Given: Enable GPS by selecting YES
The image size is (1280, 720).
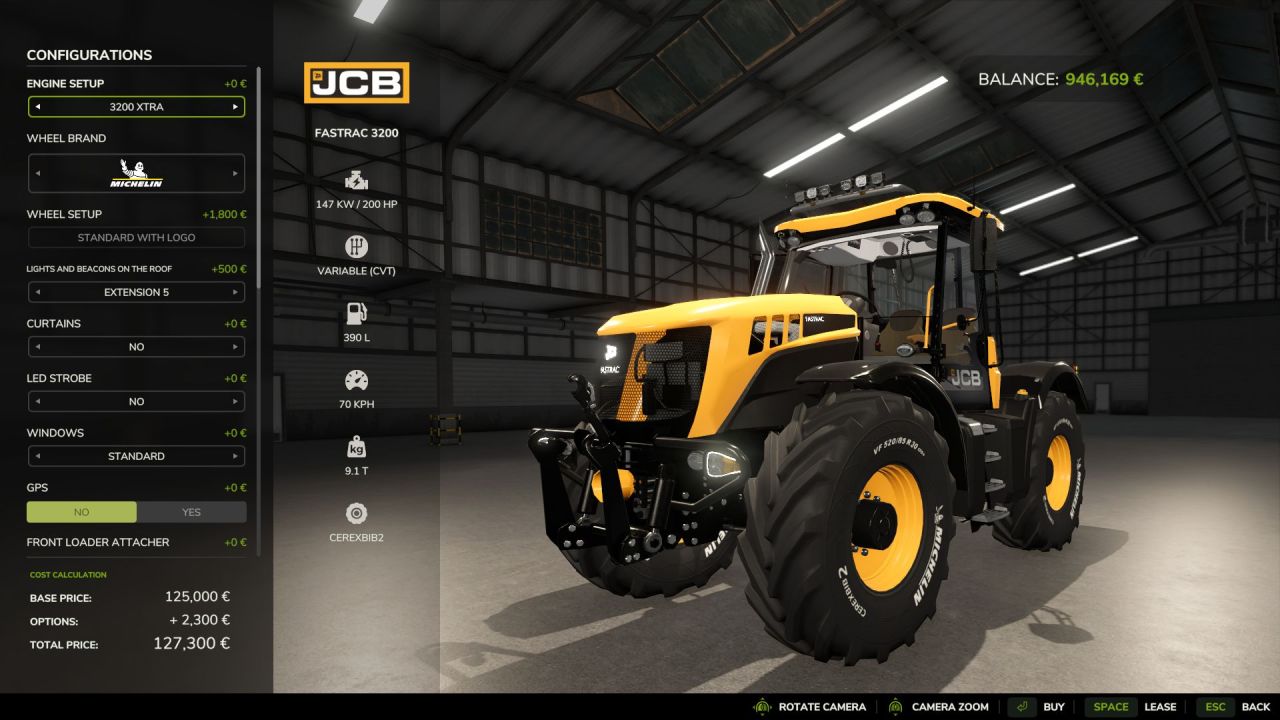Looking at the screenshot, I should [192, 512].
